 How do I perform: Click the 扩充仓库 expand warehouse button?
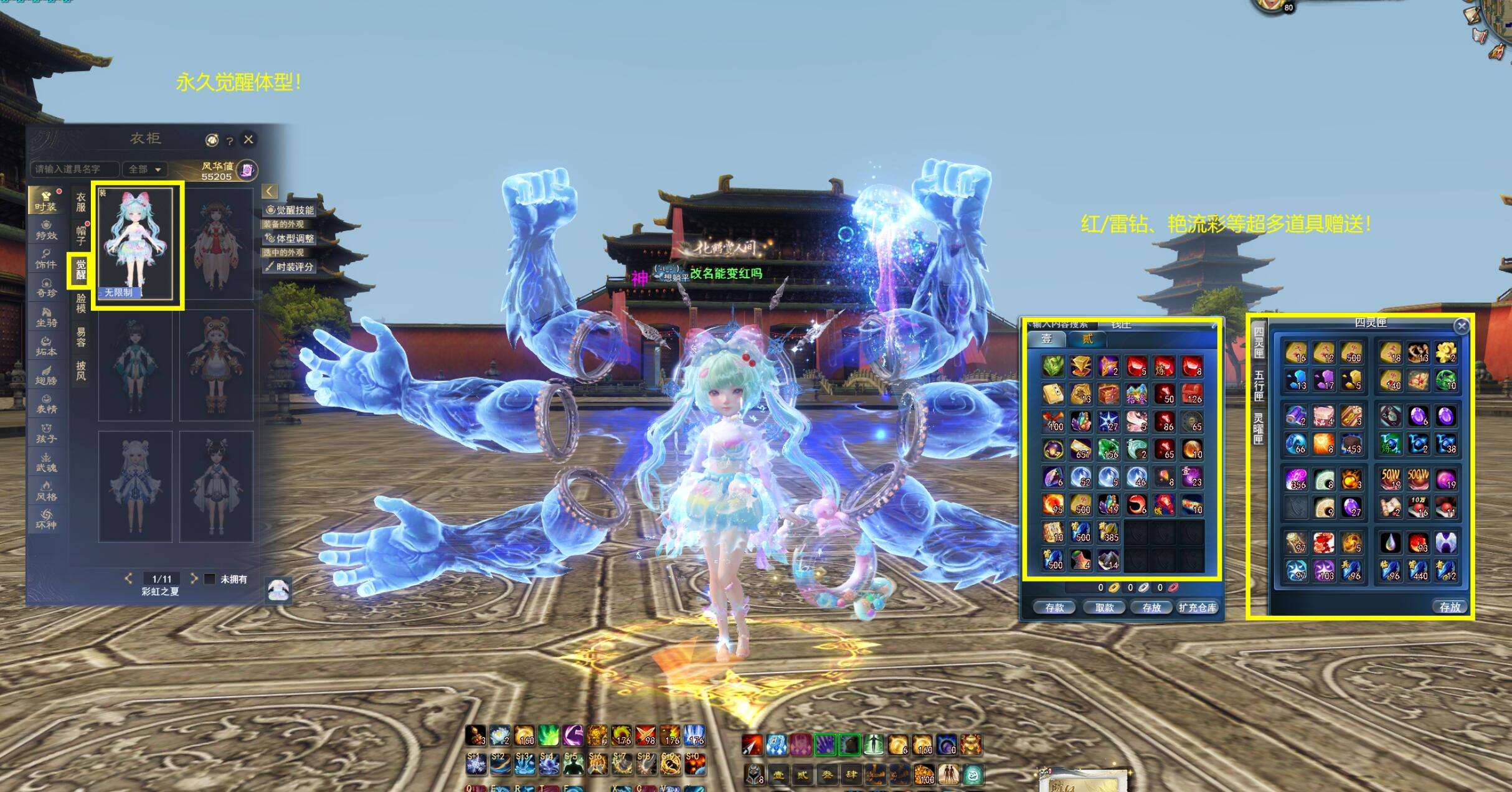1198,608
